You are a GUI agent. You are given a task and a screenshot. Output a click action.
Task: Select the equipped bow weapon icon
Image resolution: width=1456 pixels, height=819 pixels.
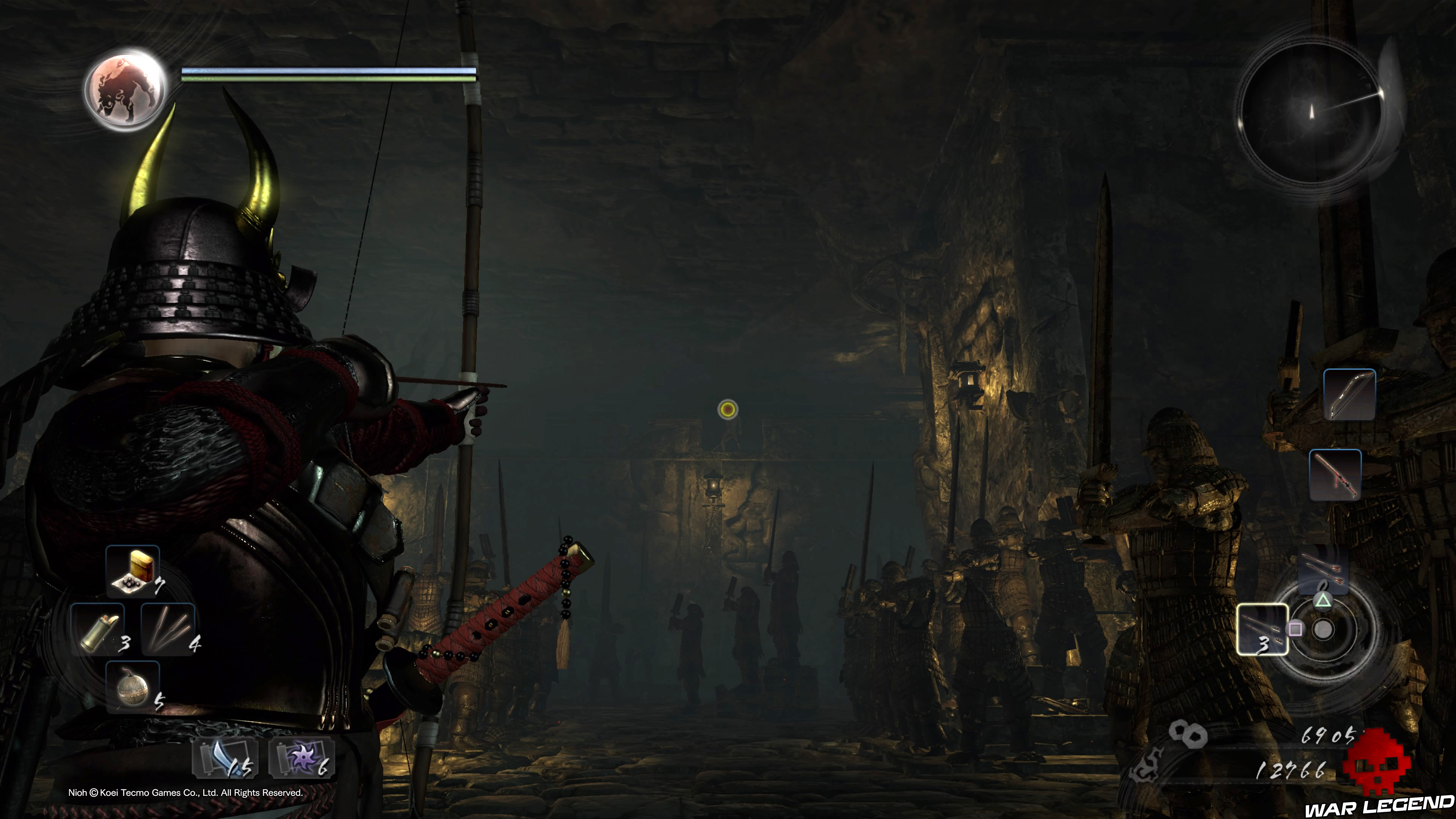coord(1349,394)
